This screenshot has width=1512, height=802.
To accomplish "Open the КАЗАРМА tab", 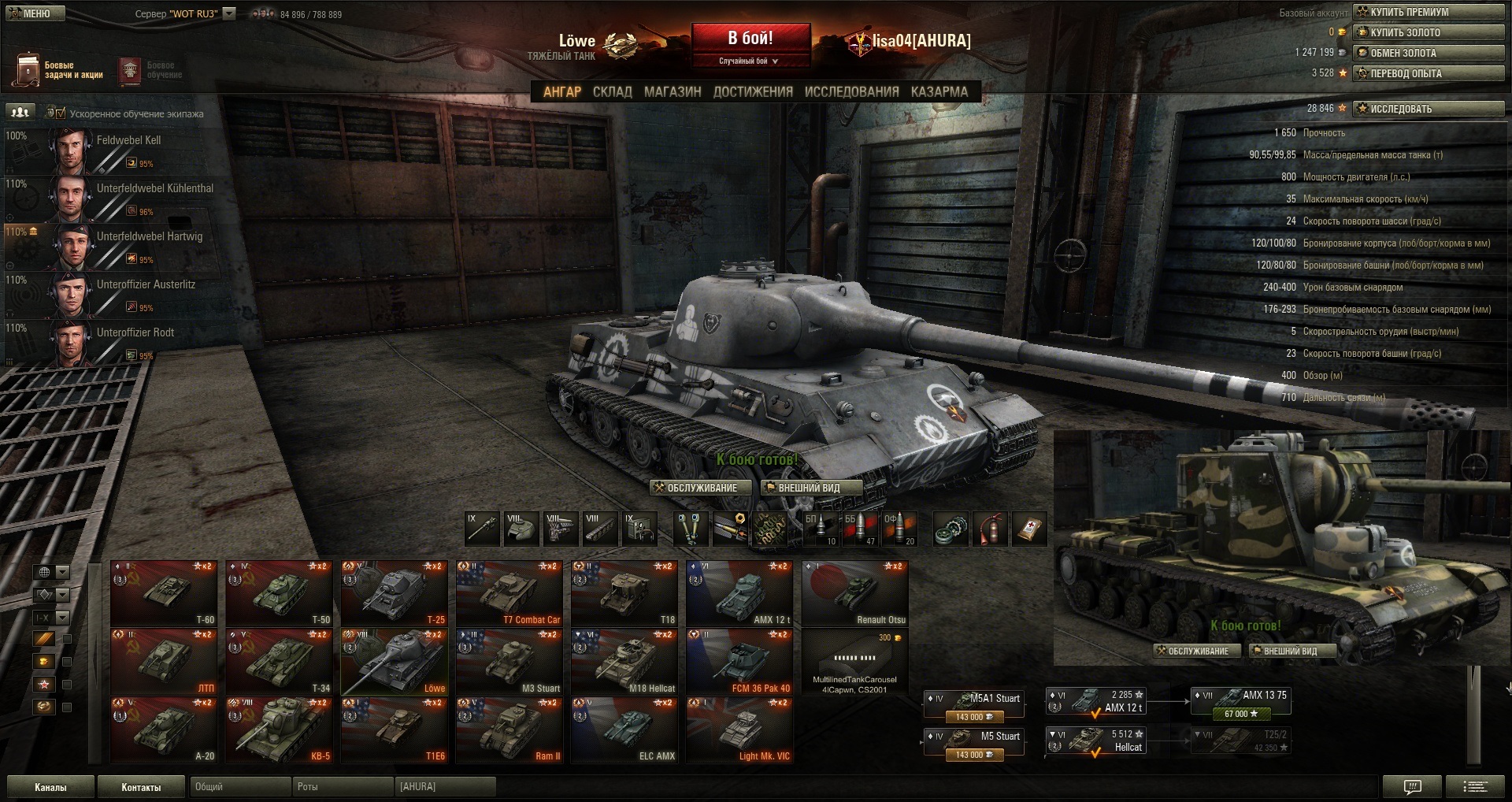I will (939, 91).
